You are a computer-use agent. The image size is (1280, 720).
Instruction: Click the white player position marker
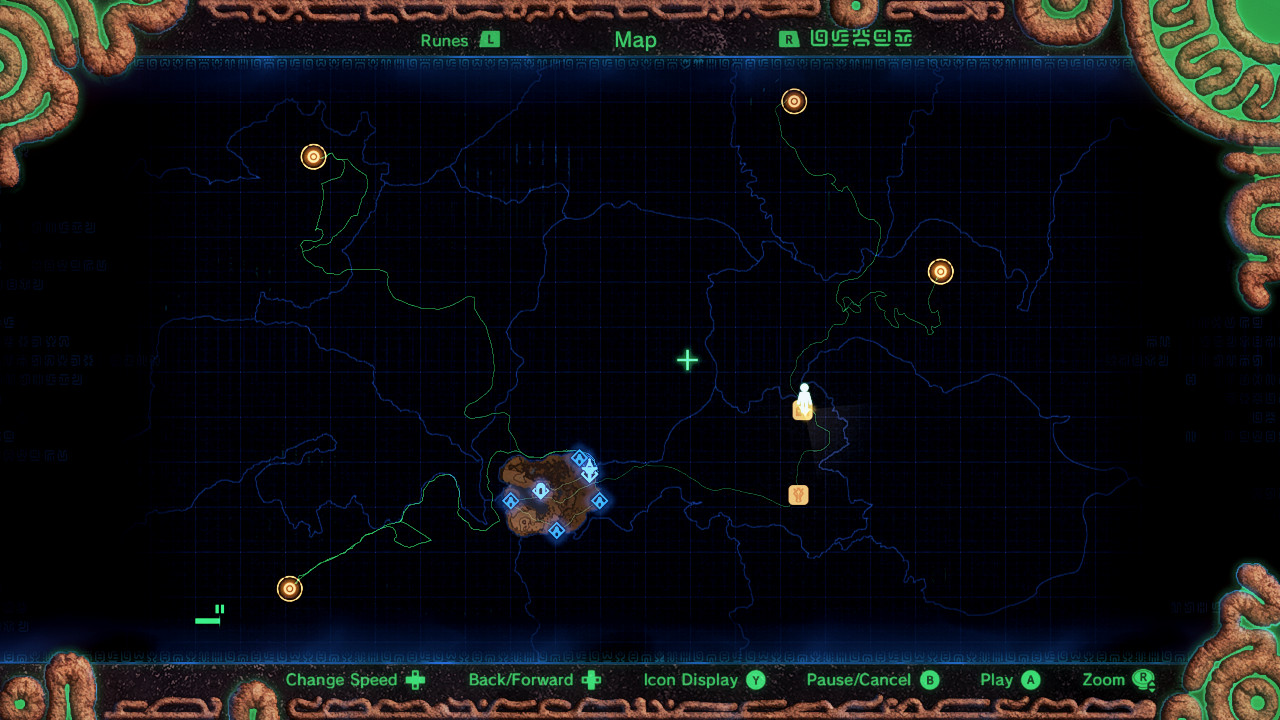[x=804, y=394]
